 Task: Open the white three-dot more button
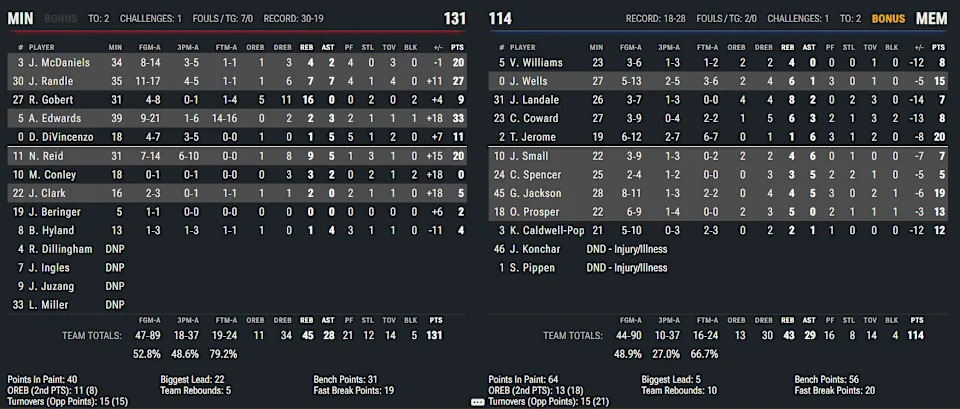[x=478, y=401]
